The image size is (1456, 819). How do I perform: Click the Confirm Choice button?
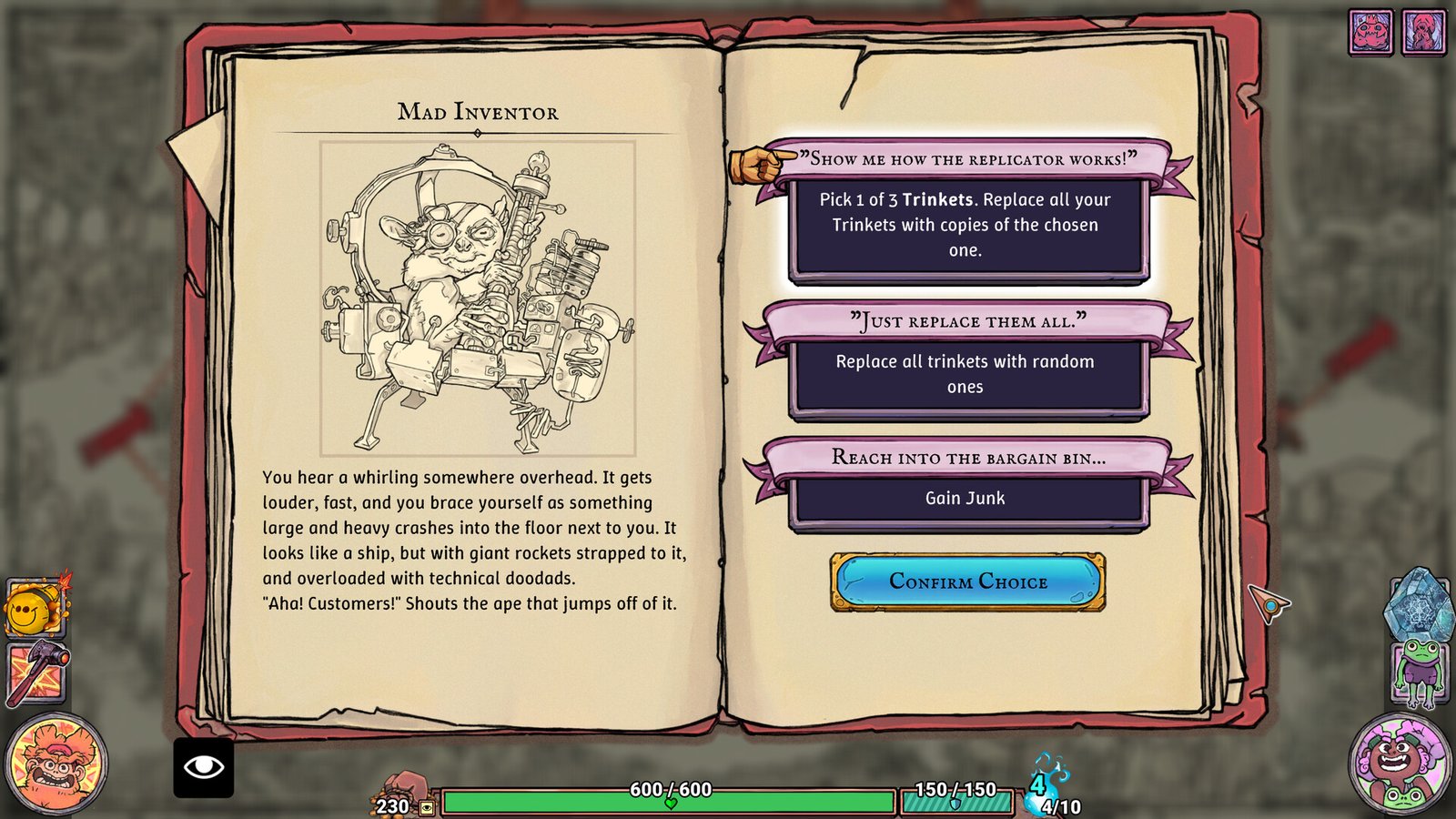(x=968, y=581)
